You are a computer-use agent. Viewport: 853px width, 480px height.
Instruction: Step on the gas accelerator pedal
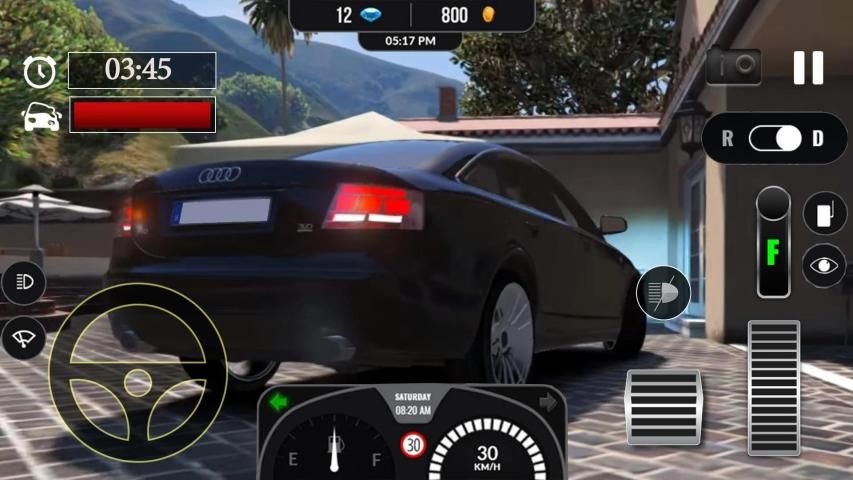[x=773, y=388]
